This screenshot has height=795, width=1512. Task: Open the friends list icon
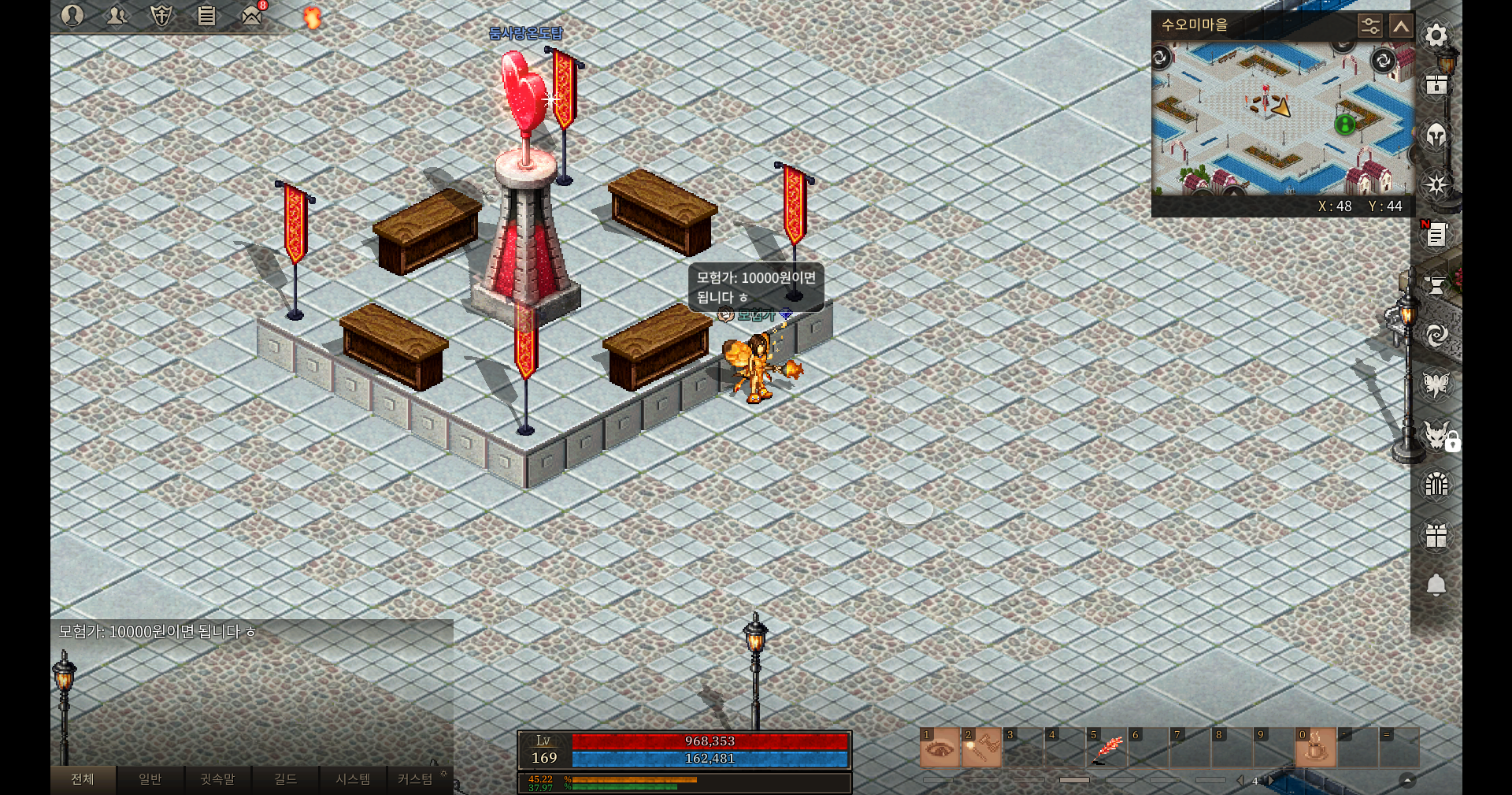117,15
